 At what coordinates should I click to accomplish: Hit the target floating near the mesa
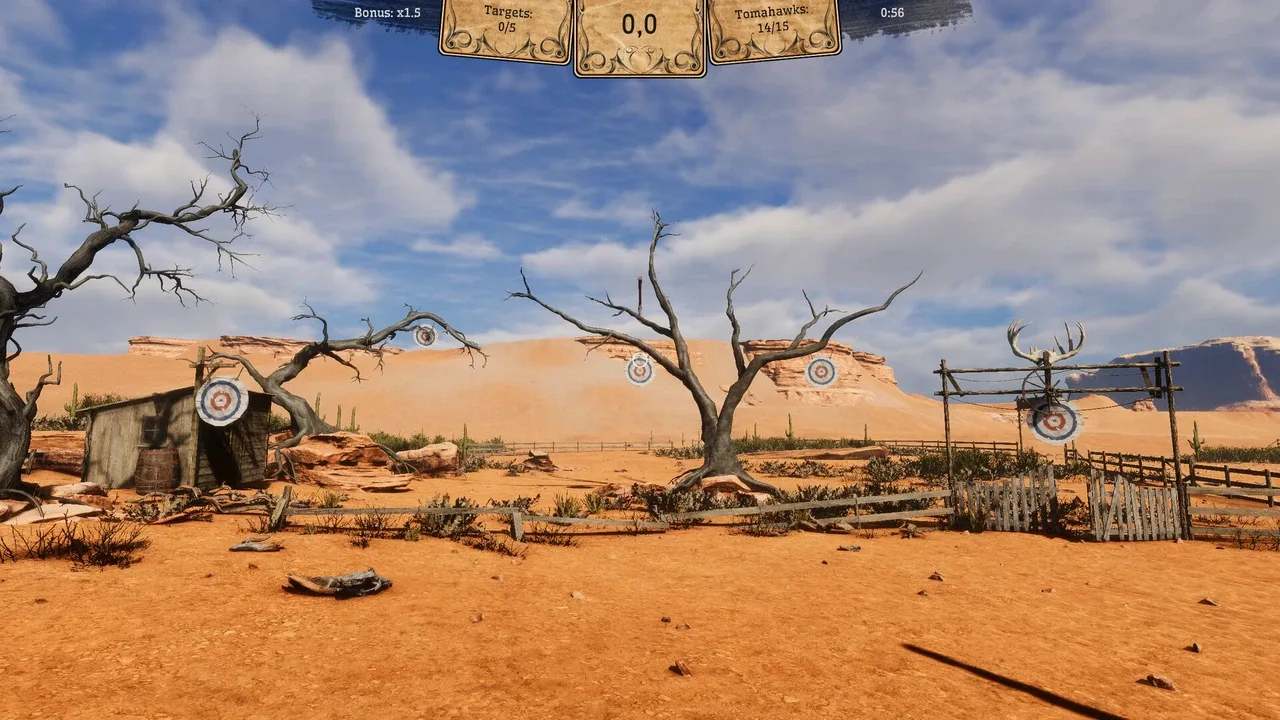(x=821, y=371)
